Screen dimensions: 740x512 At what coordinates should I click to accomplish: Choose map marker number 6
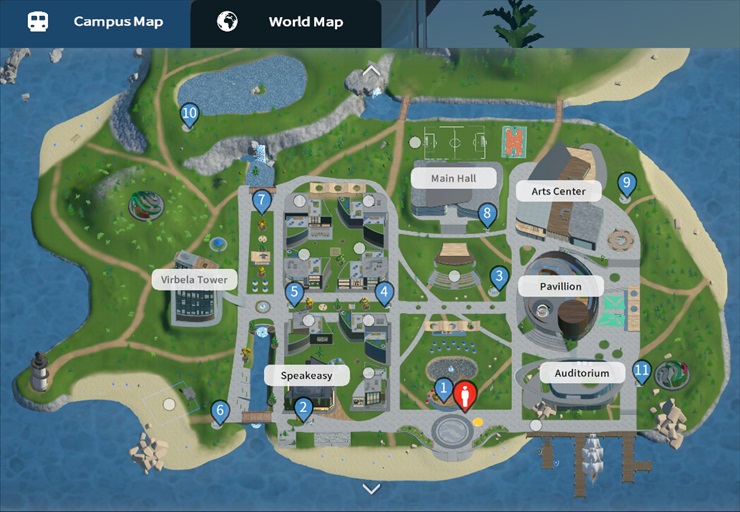tap(220, 410)
